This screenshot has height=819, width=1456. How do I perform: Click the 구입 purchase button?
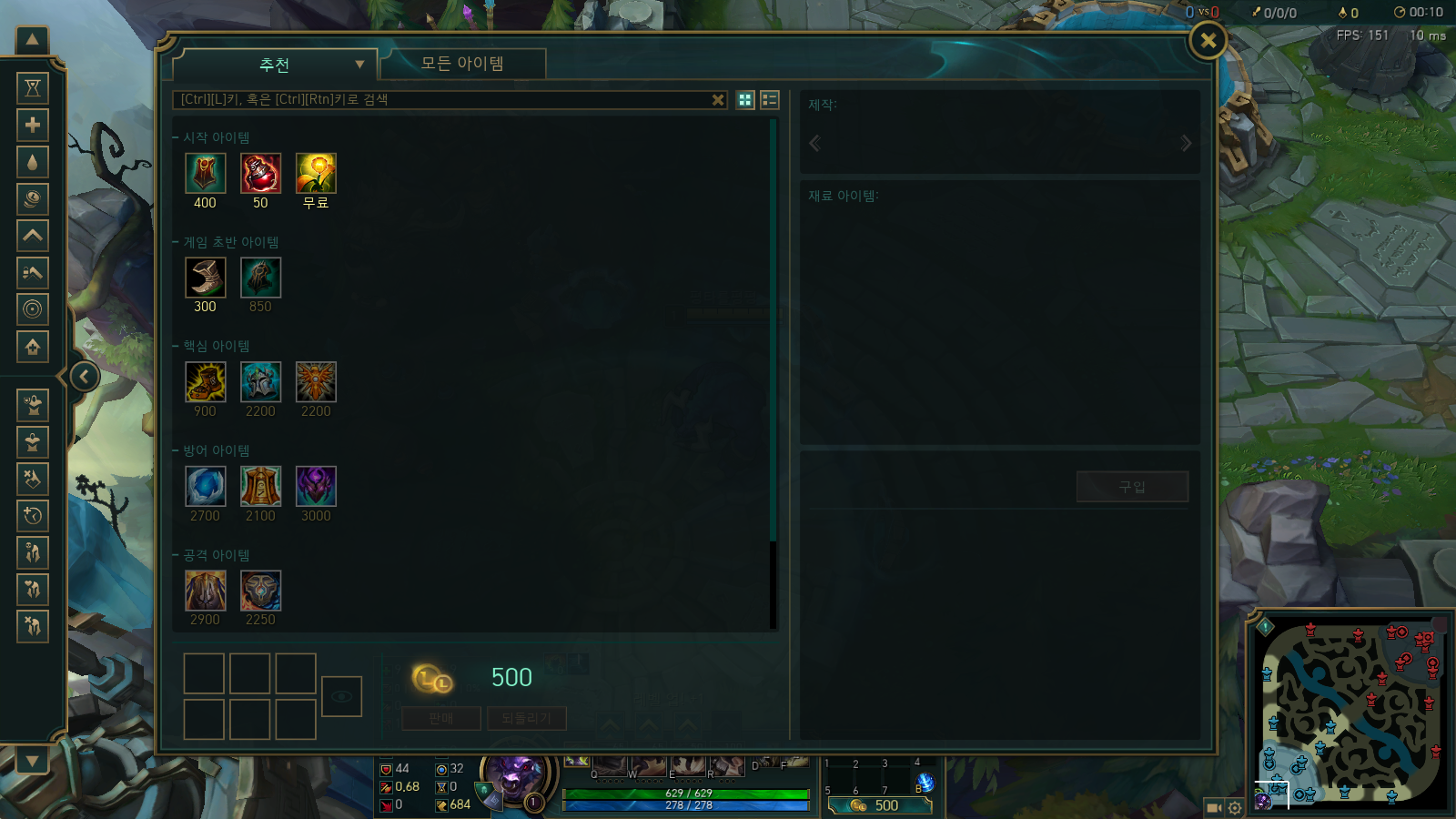click(1132, 487)
